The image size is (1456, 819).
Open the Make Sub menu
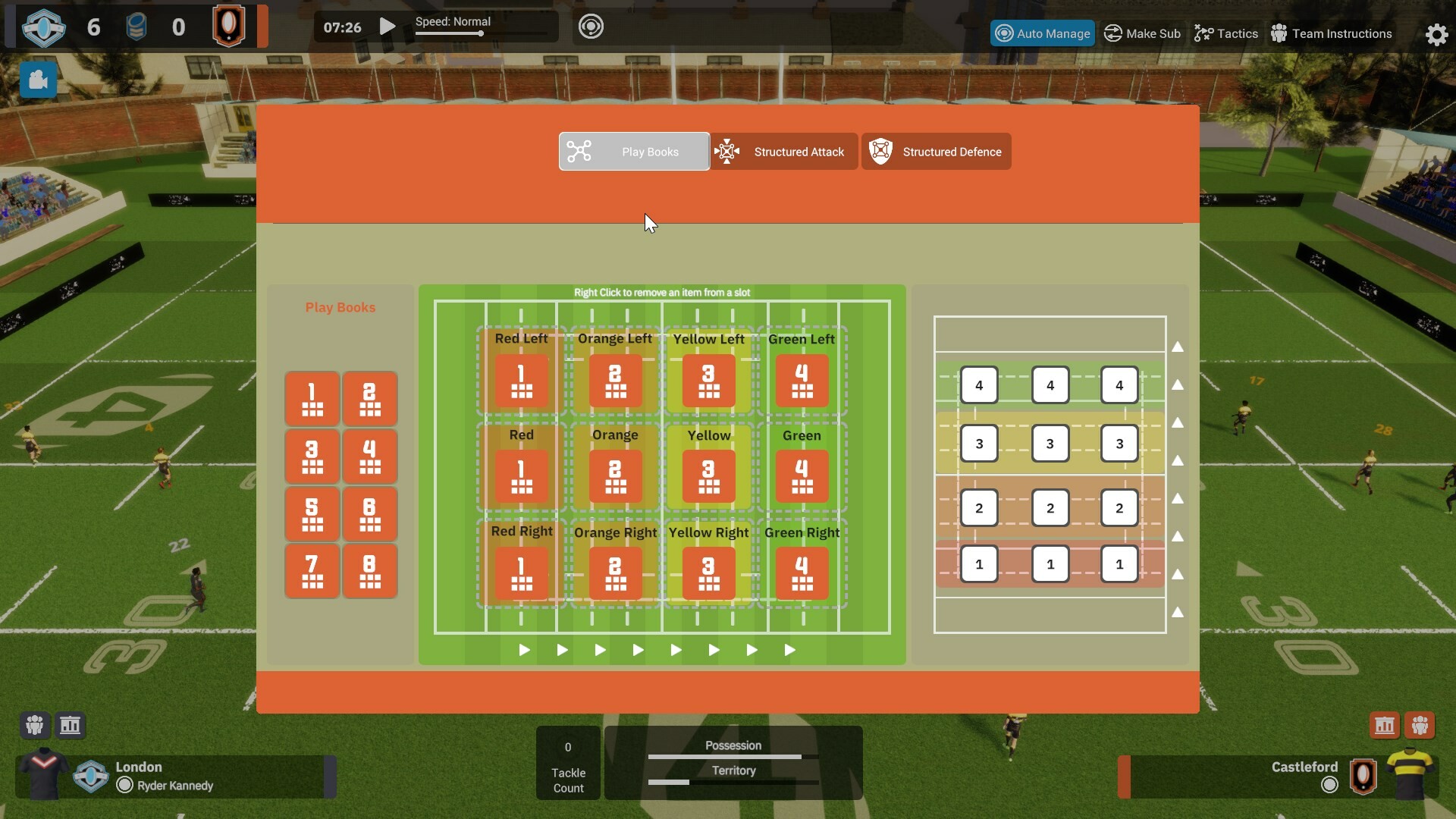coord(1142,33)
